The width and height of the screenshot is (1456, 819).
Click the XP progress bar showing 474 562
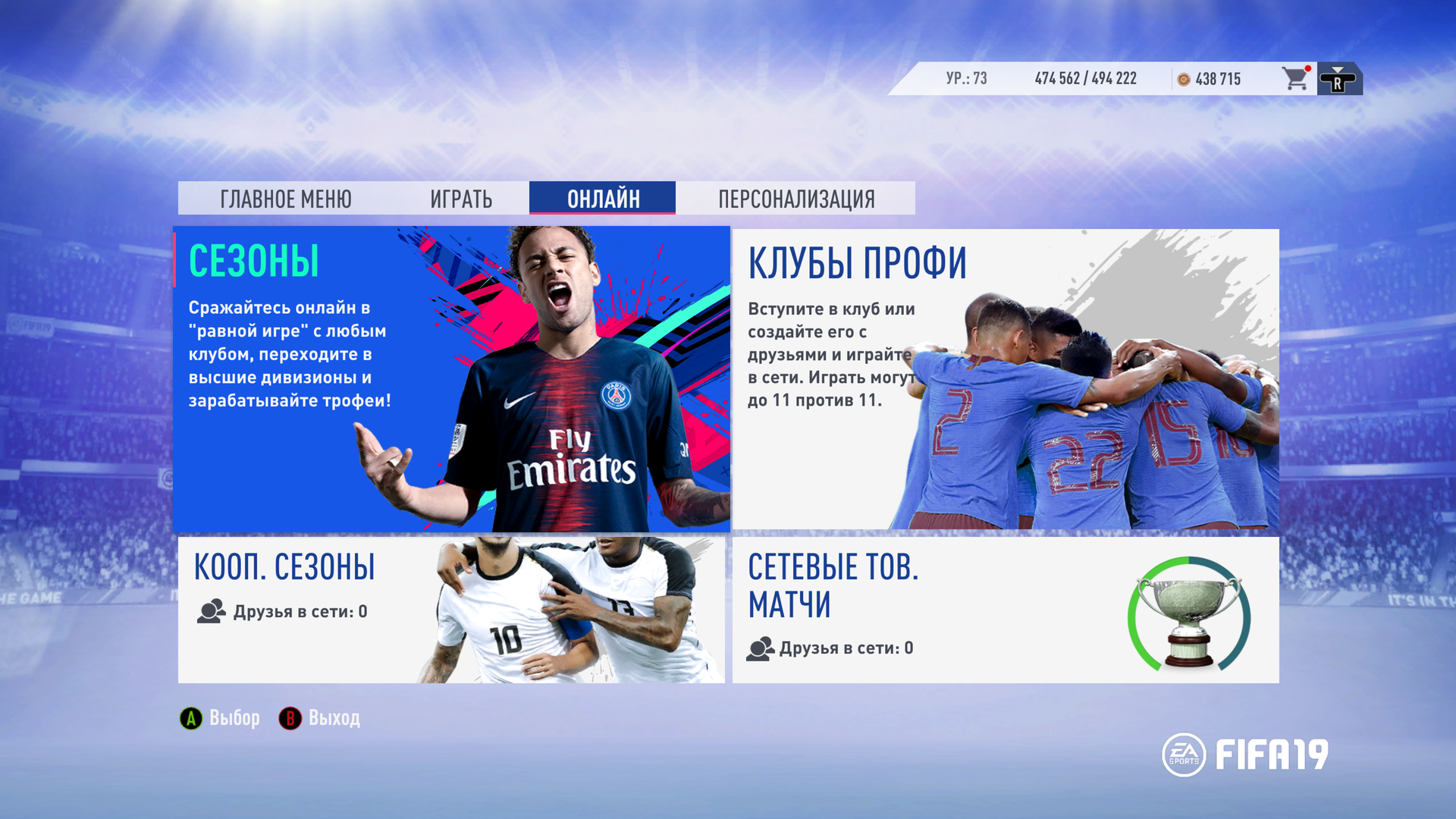(1083, 77)
